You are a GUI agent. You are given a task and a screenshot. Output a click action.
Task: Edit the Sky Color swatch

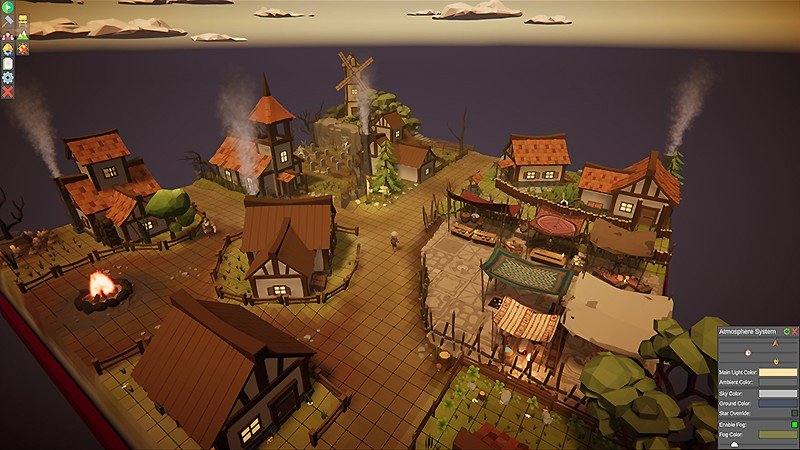[x=778, y=393]
